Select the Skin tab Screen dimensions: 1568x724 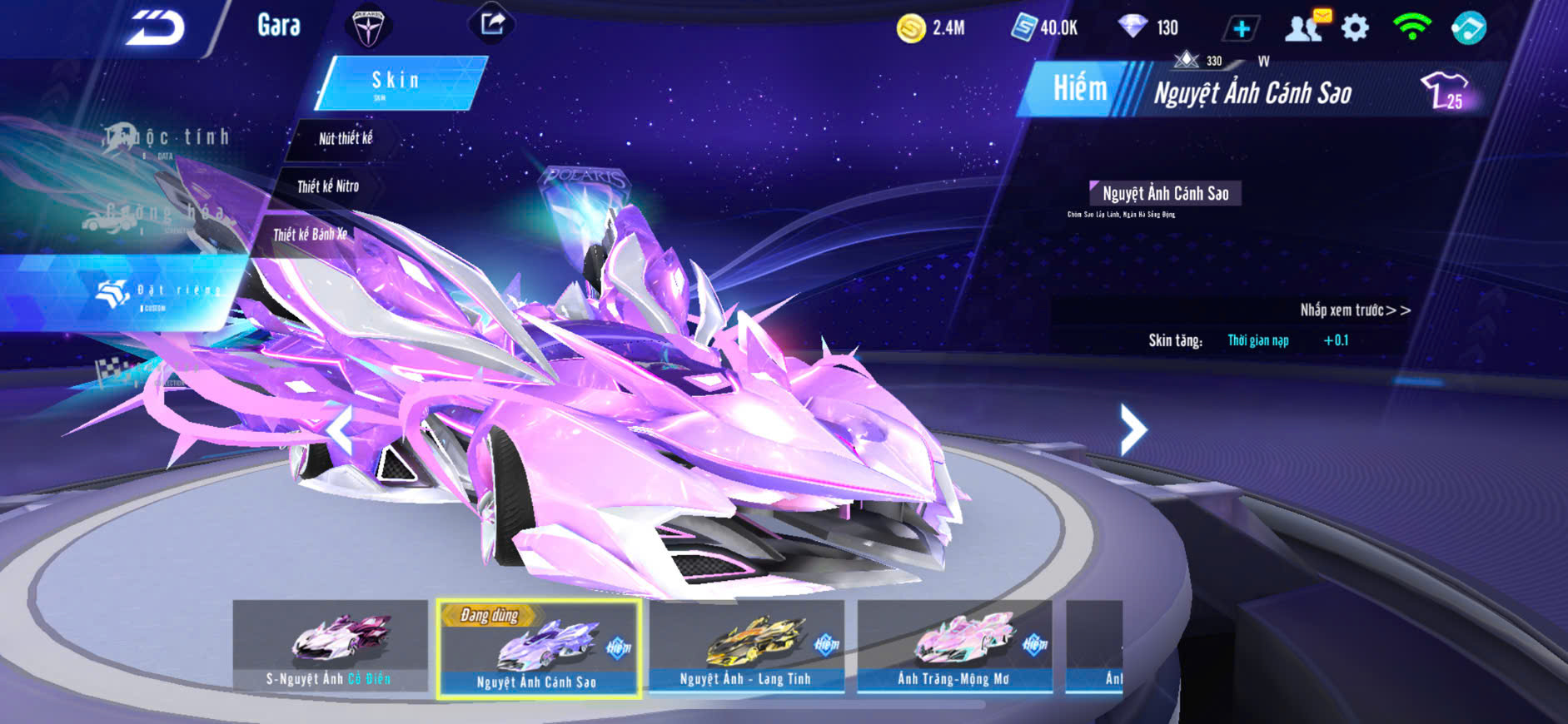pyautogui.click(x=400, y=82)
